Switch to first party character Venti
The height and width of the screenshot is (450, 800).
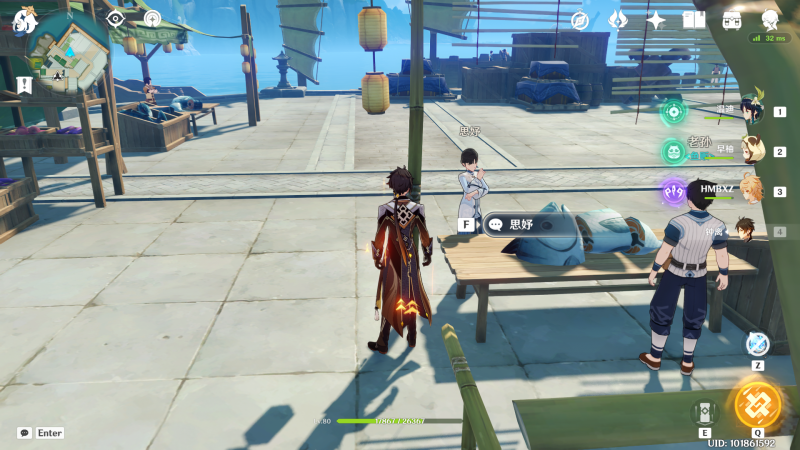(x=751, y=111)
